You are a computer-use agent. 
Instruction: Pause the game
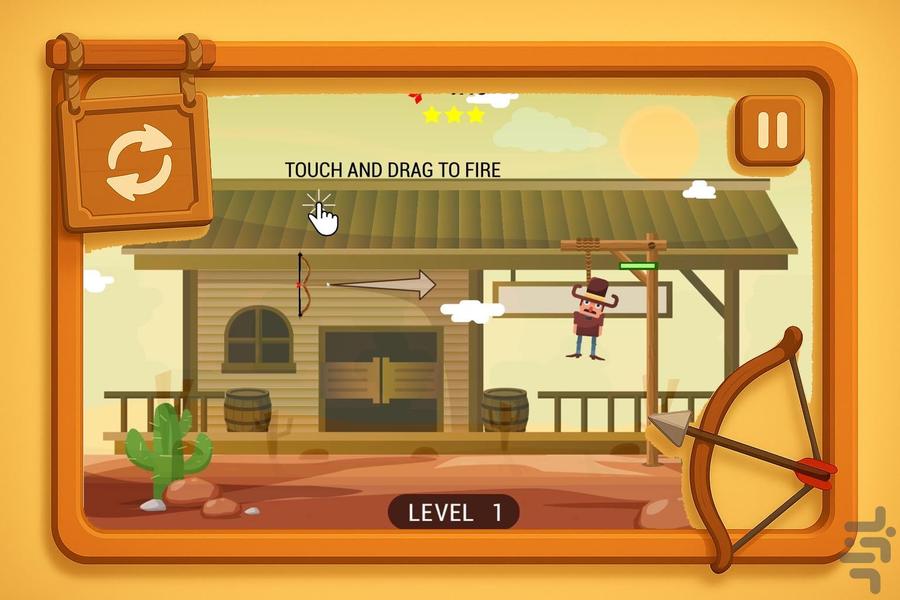pos(770,130)
